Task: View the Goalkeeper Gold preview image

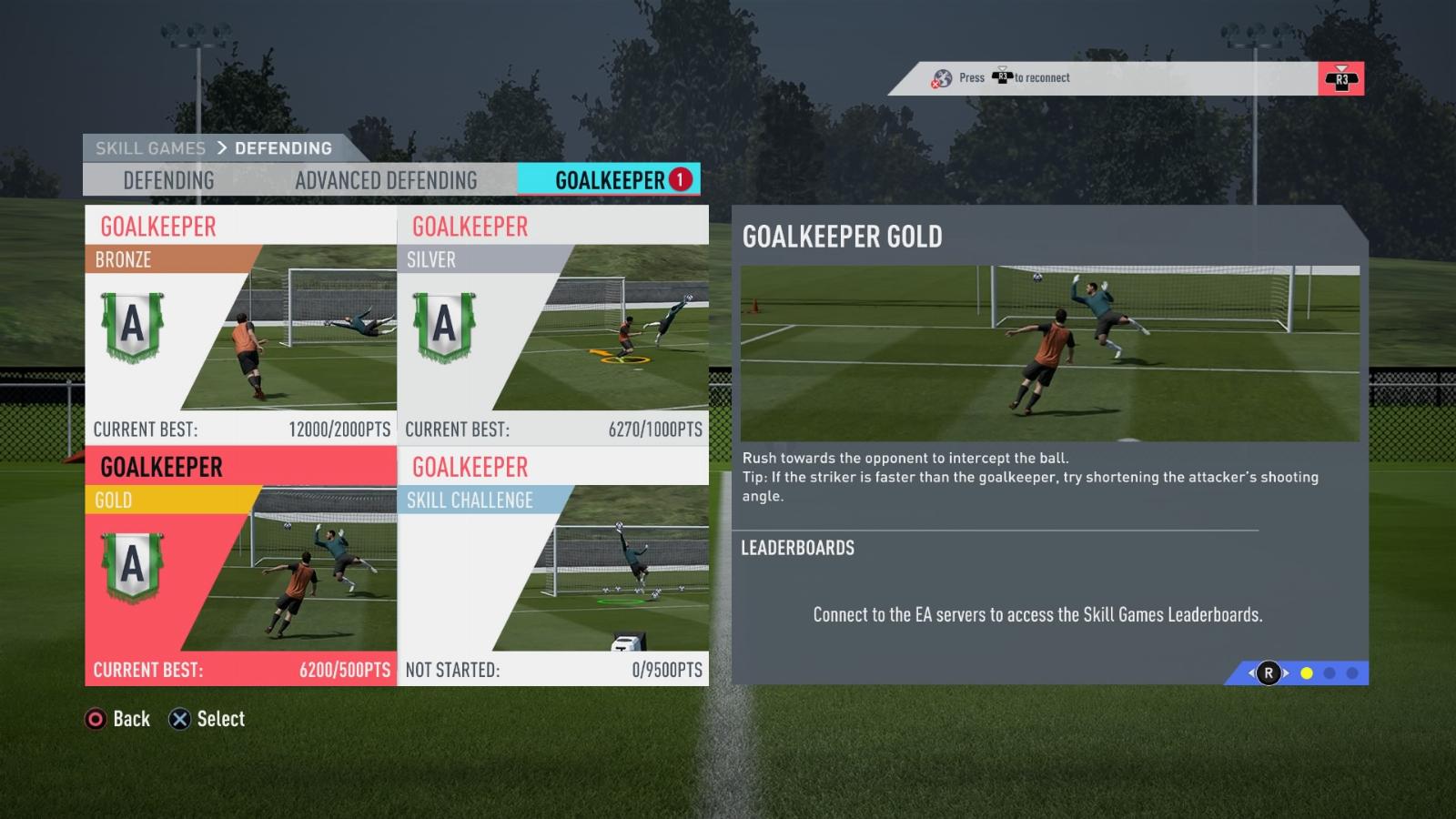Action: (x=1049, y=353)
